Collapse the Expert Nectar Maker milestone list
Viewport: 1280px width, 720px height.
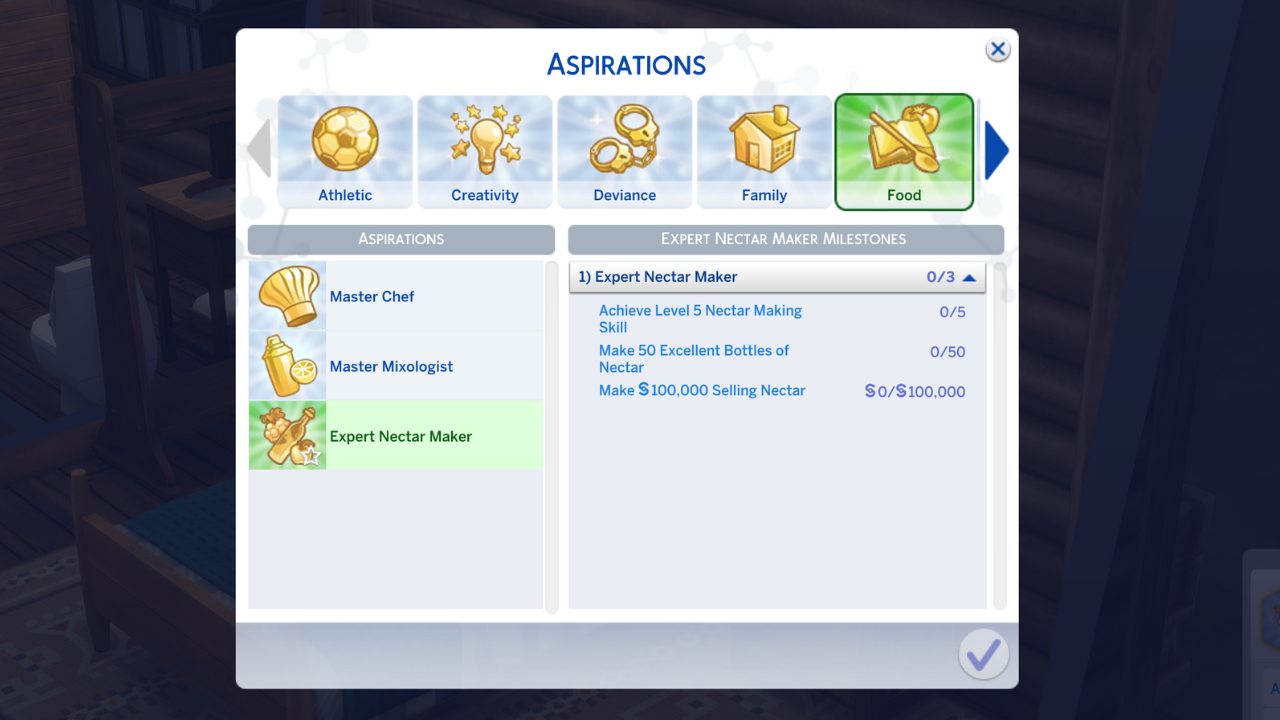tap(967, 277)
